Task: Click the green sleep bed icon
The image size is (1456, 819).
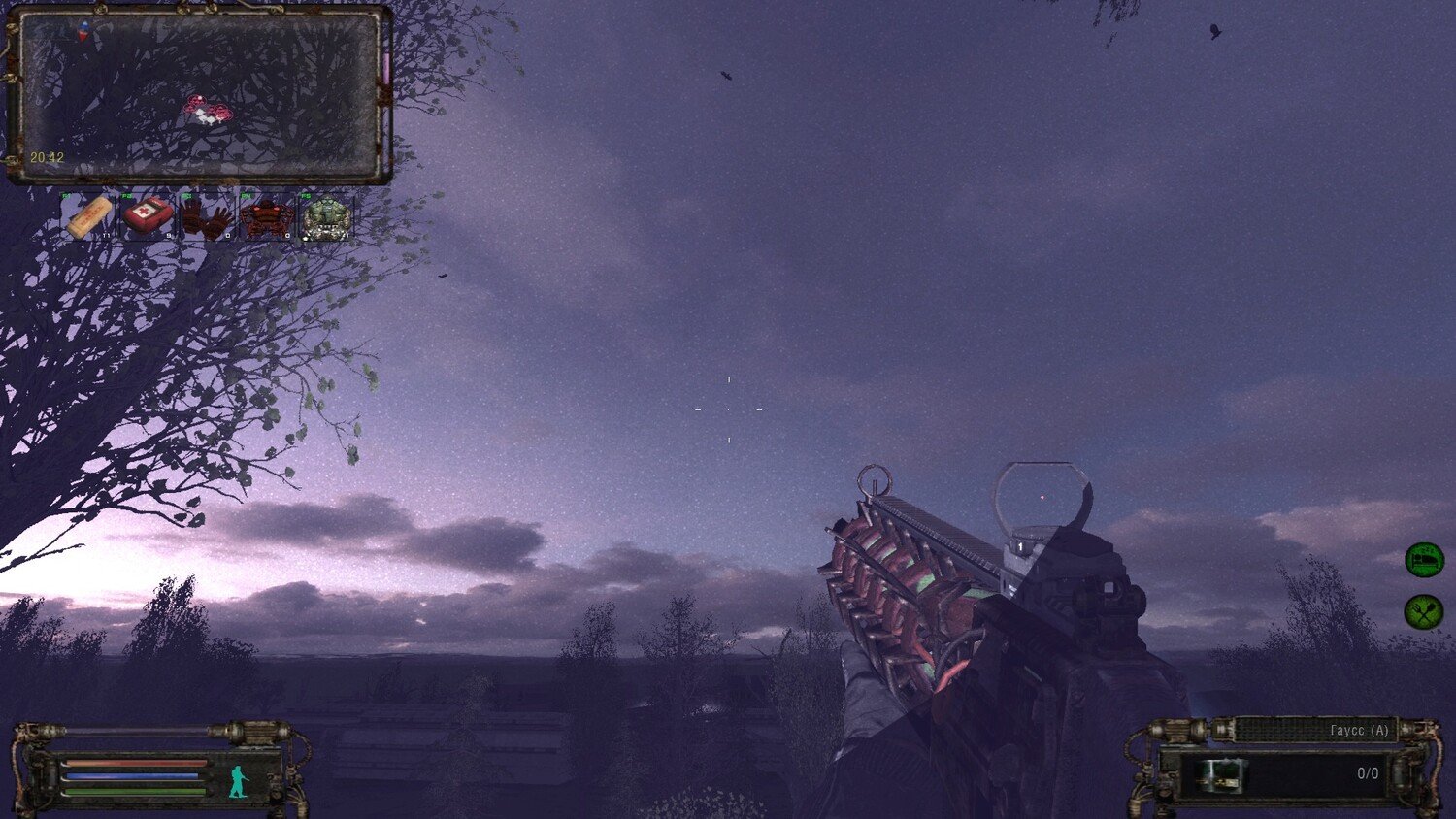Action: (x=1424, y=560)
